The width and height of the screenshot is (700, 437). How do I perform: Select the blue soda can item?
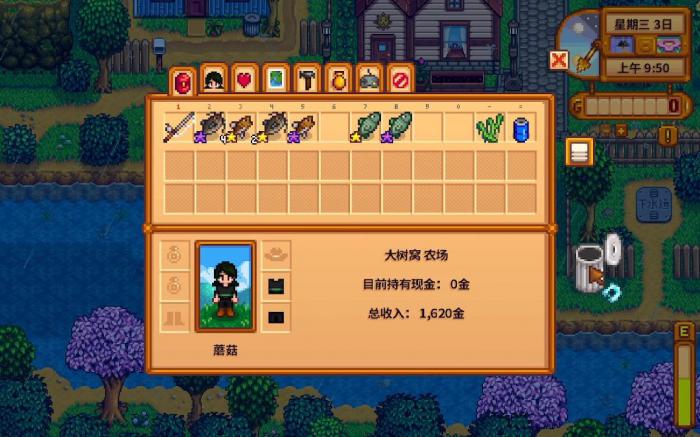521,128
